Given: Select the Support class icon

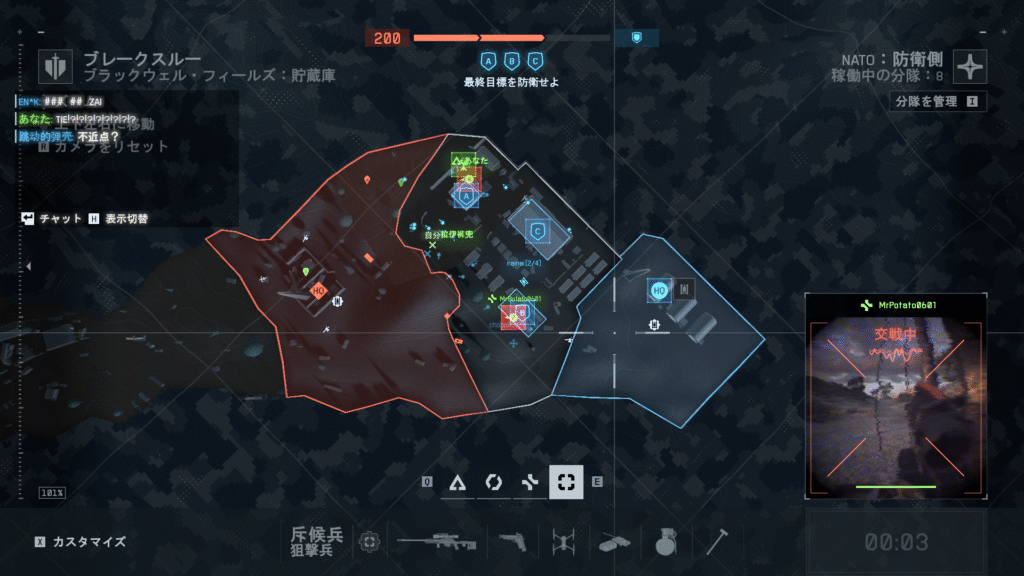Looking at the screenshot, I should pos(529,482).
